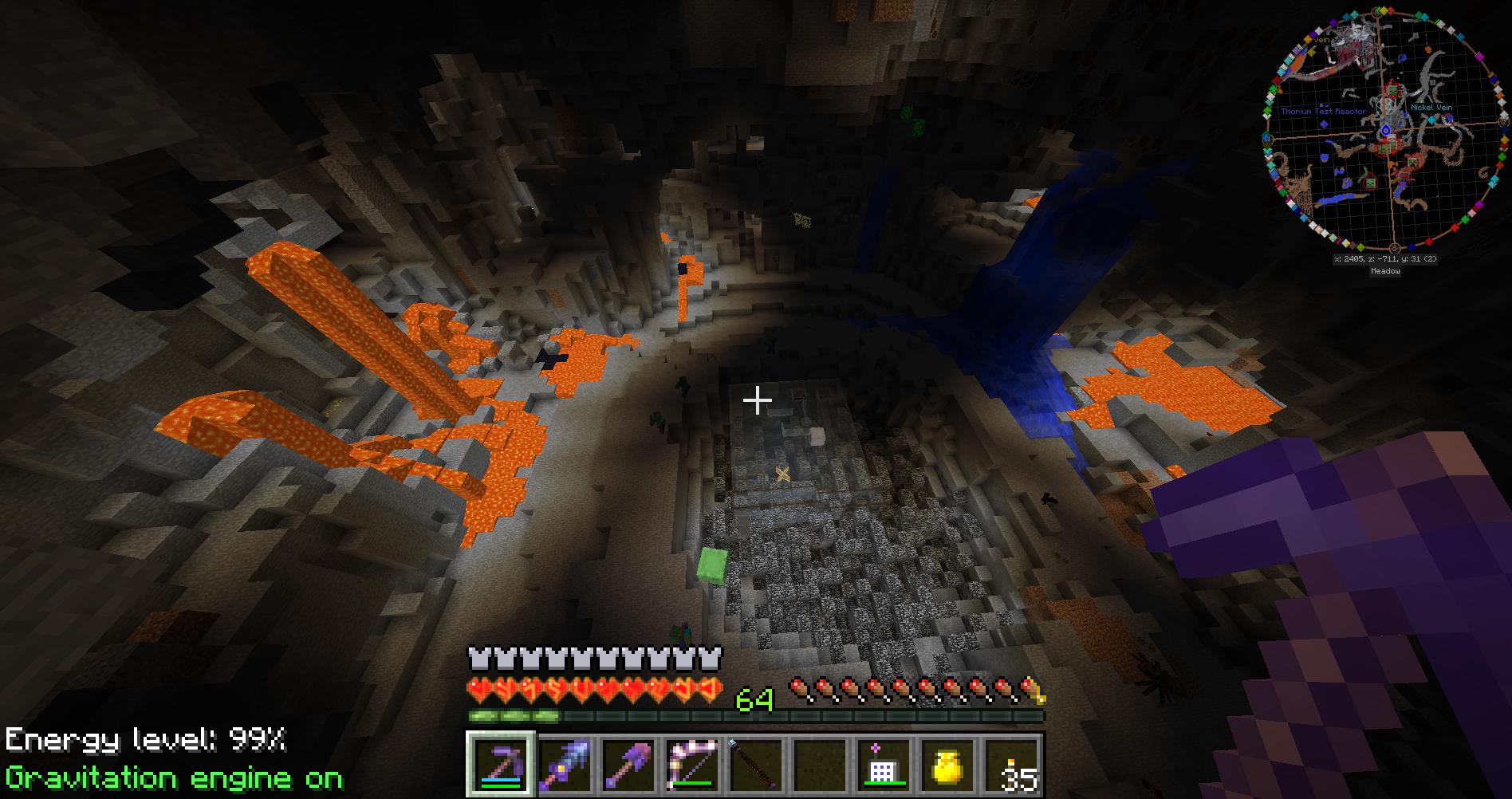Select the torch stack of 35

click(x=1011, y=764)
